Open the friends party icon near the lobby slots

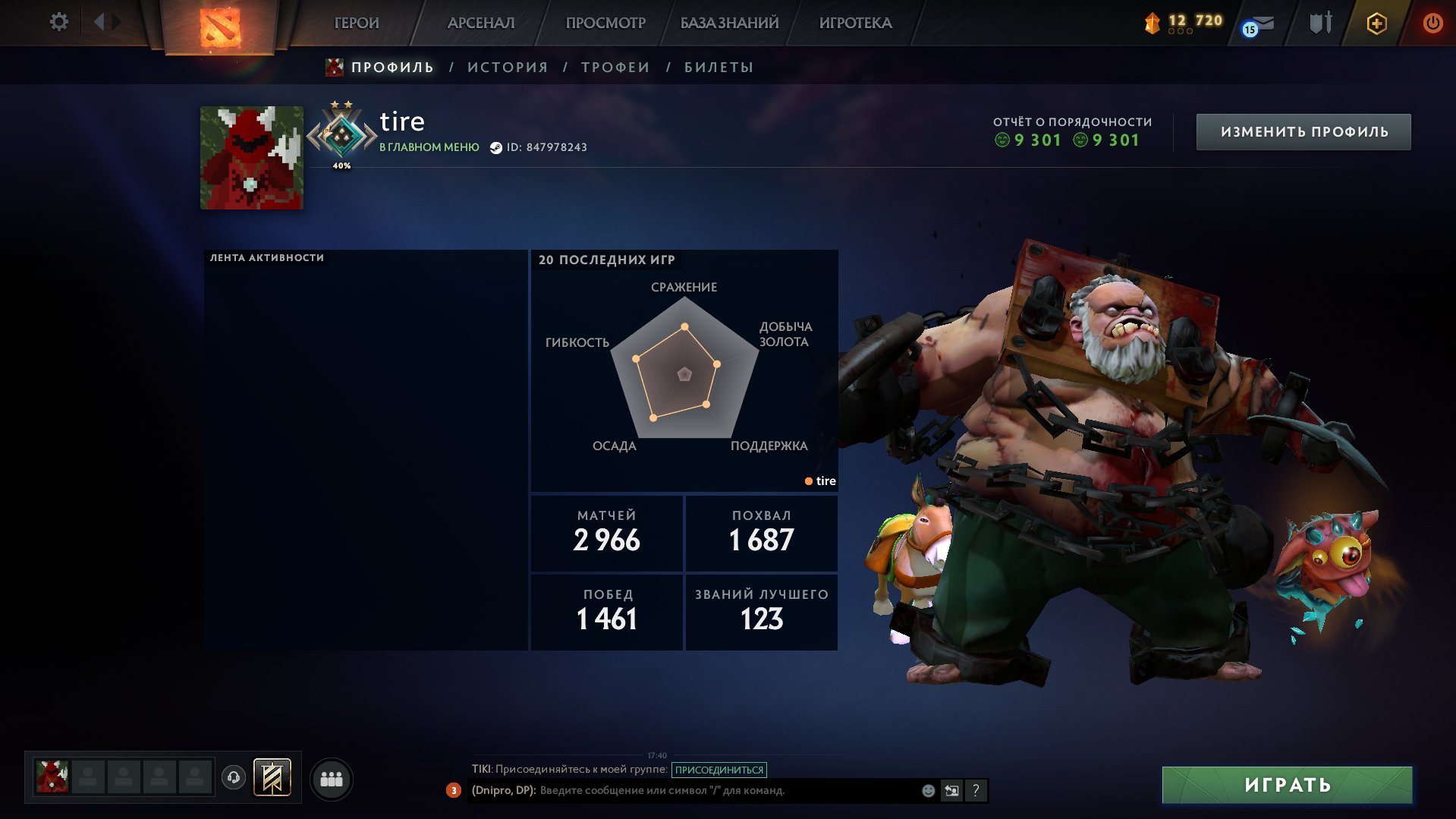pos(332,778)
